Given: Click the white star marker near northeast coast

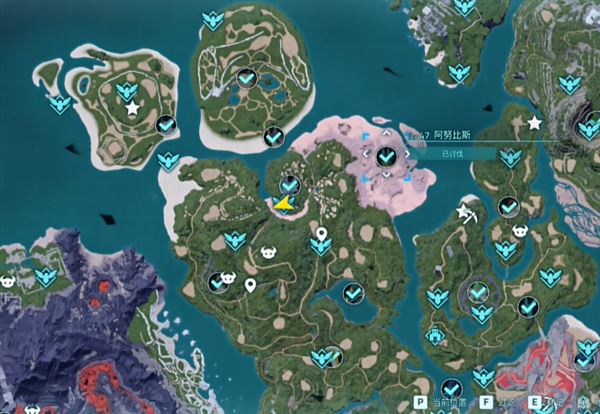Looking at the screenshot, I should point(534,123).
